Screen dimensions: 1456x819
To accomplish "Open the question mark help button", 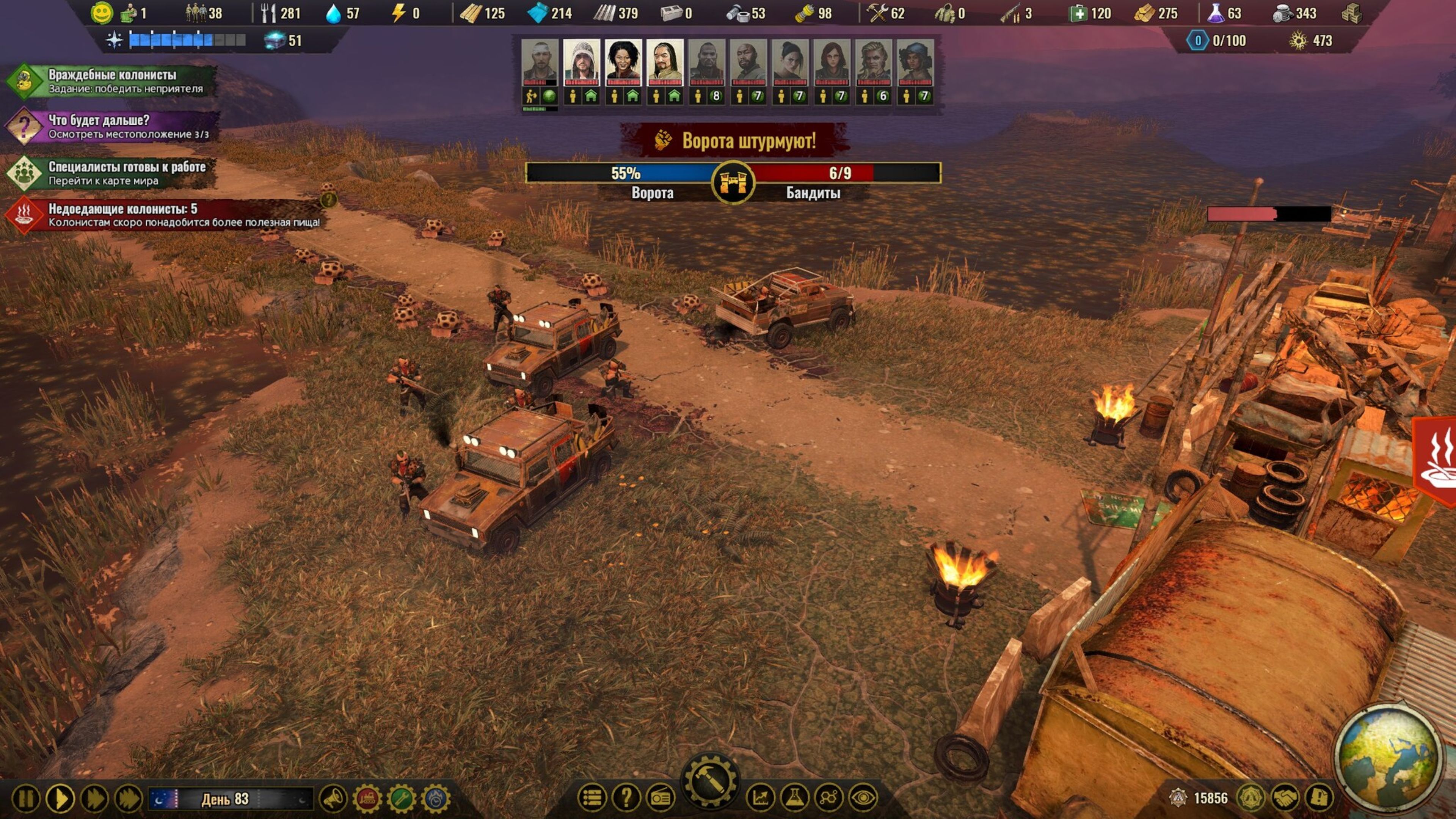I will coord(626,797).
